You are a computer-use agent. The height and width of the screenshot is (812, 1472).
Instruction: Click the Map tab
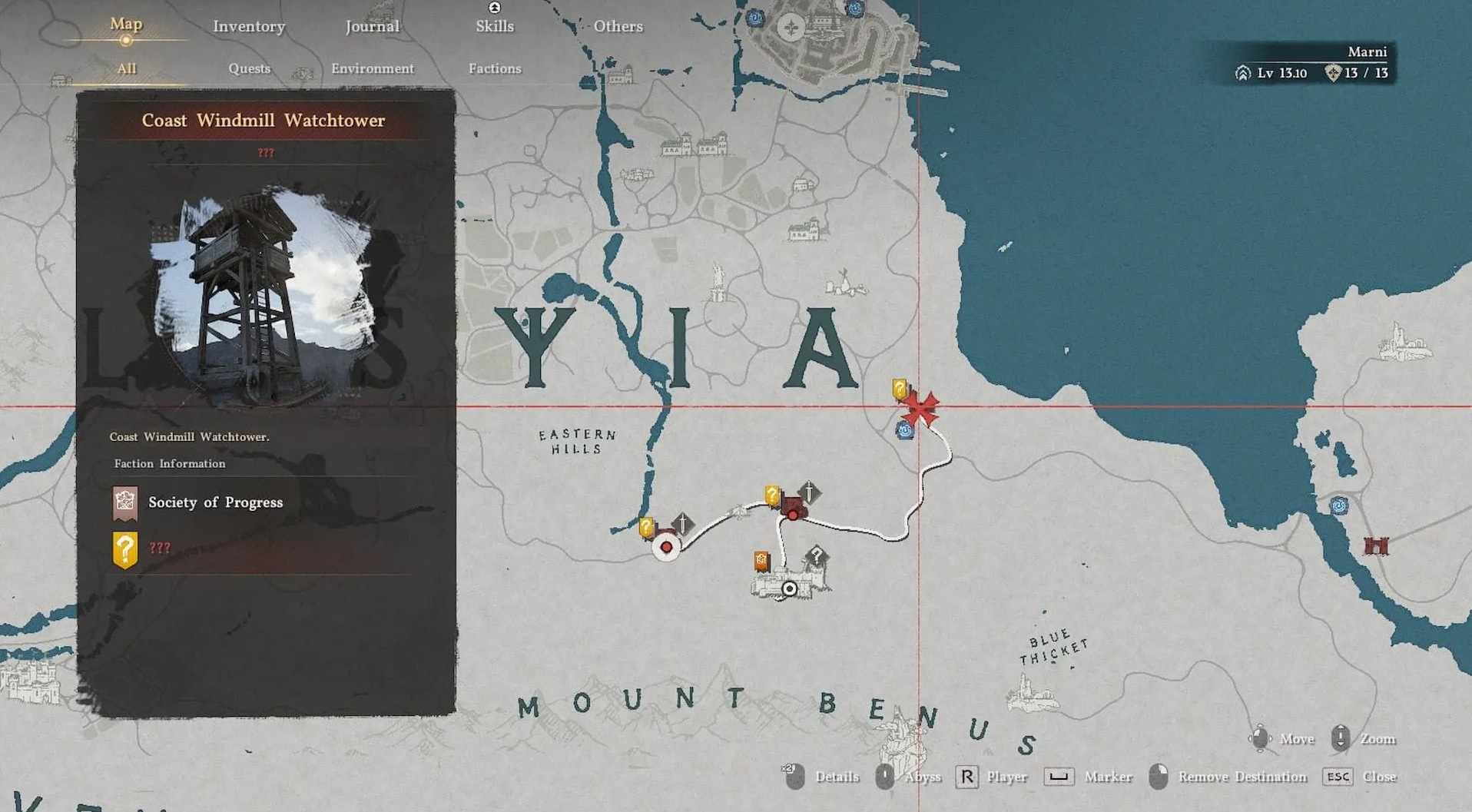pos(126,24)
